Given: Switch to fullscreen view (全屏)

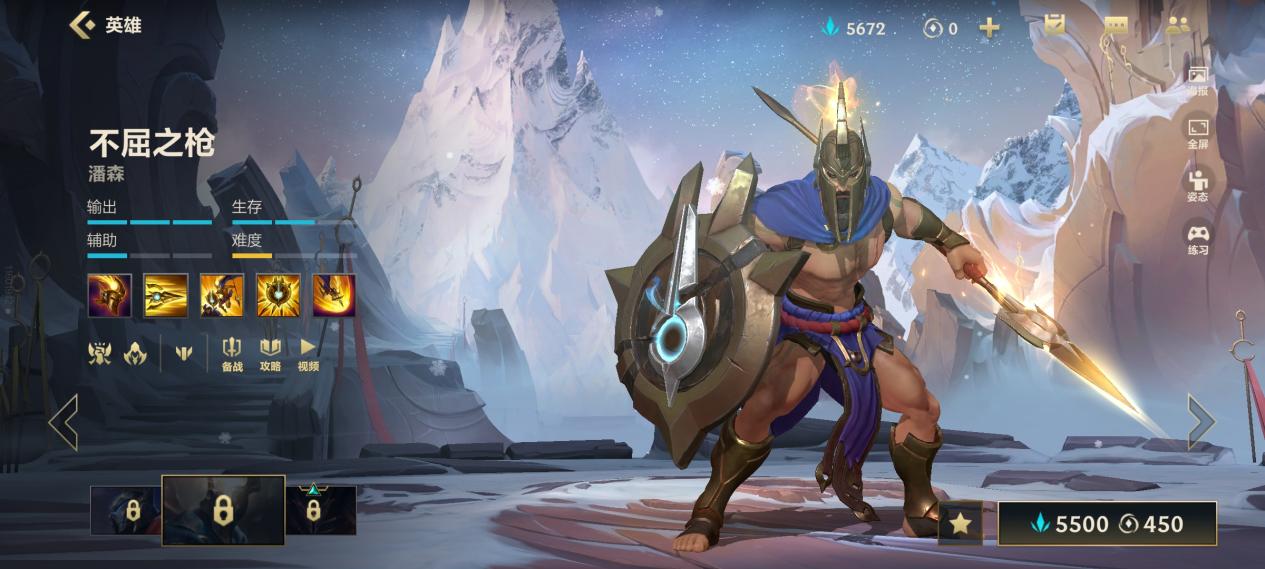Looking at the screenshot, I should tap(1197, 132).
